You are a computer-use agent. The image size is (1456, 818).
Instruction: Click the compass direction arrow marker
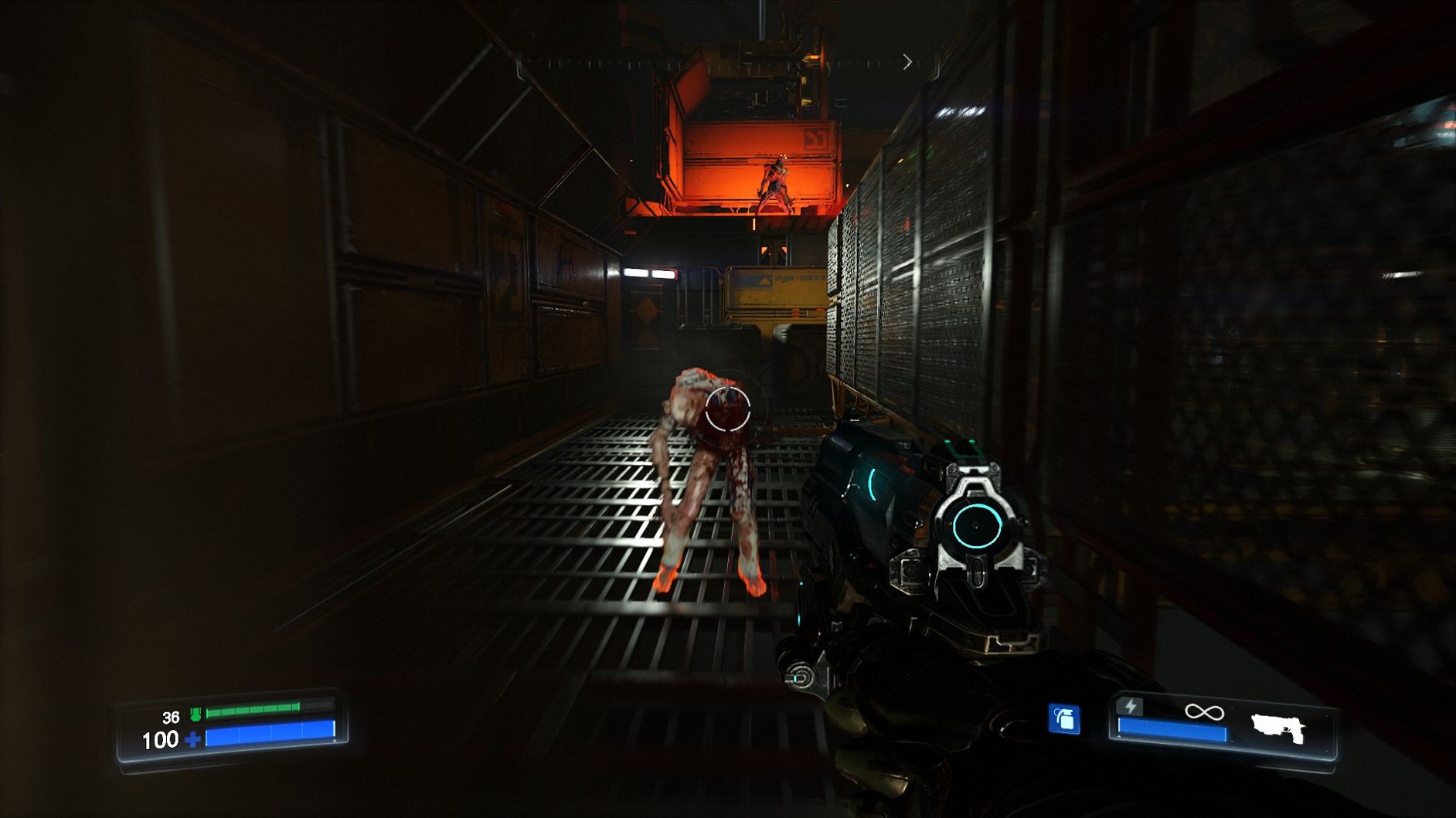point(907,62)
